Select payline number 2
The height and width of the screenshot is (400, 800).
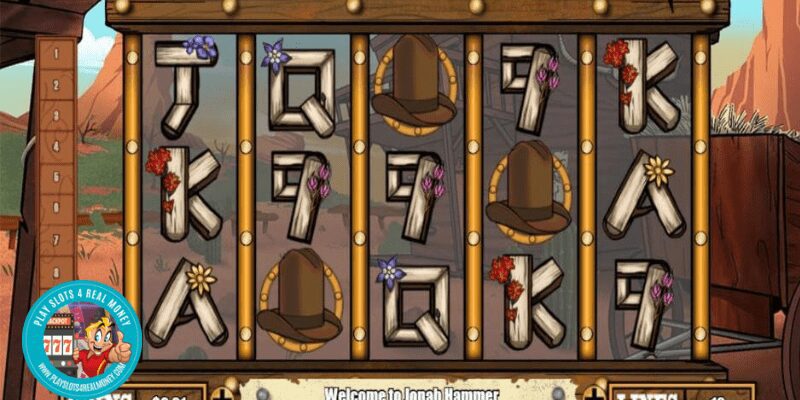(57, 83)
